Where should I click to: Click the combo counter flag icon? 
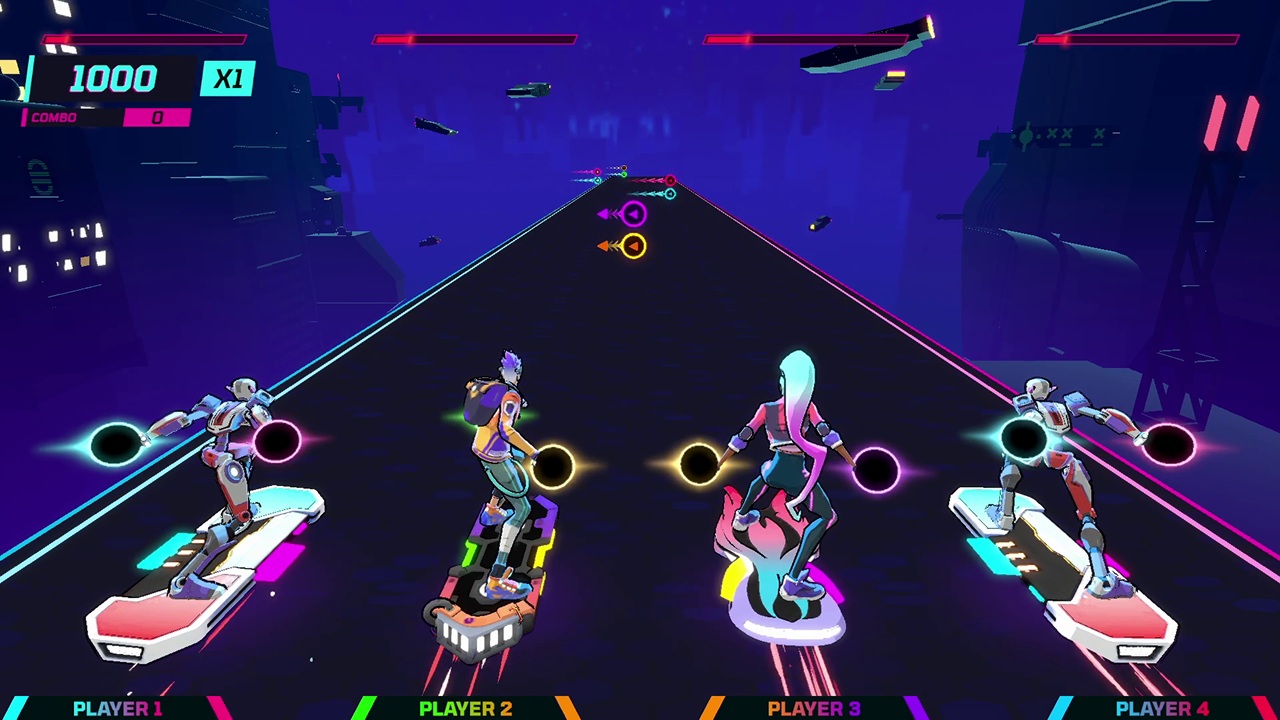(24, 118)
